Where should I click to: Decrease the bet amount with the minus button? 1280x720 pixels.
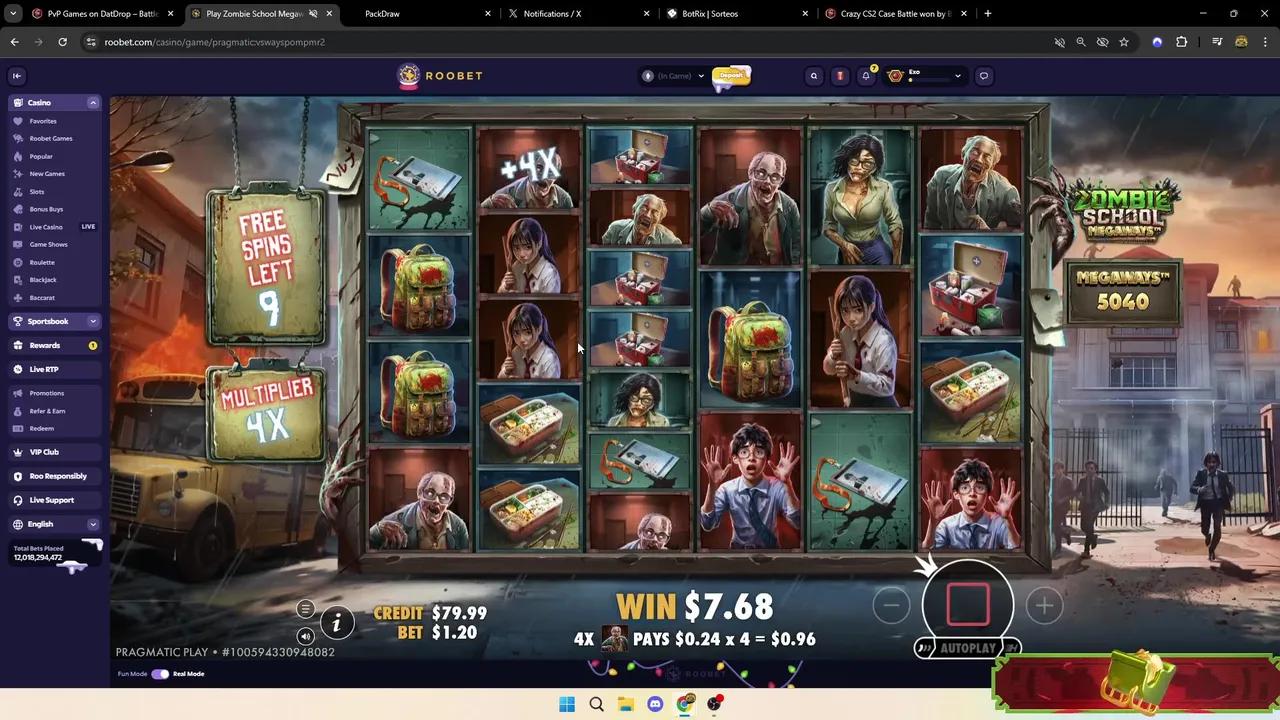coord(890,605)
